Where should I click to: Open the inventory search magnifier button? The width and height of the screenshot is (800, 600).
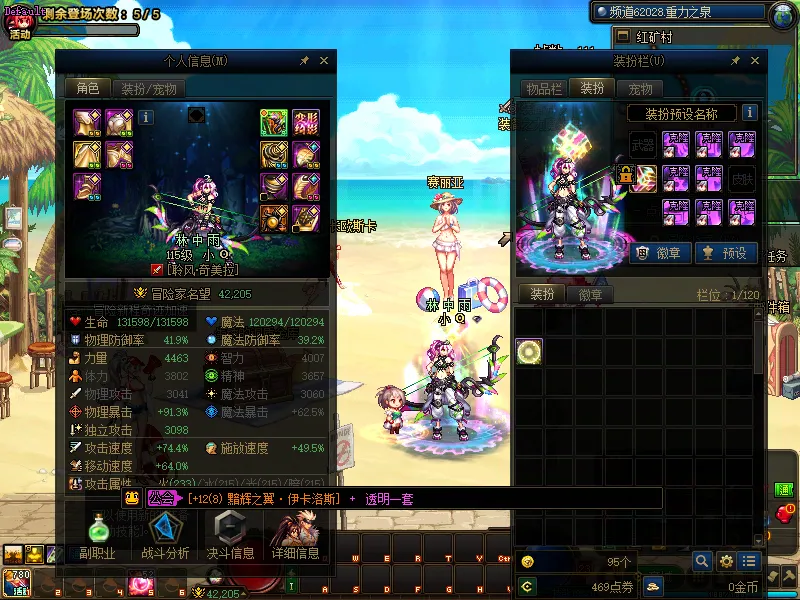pos(703,561)
